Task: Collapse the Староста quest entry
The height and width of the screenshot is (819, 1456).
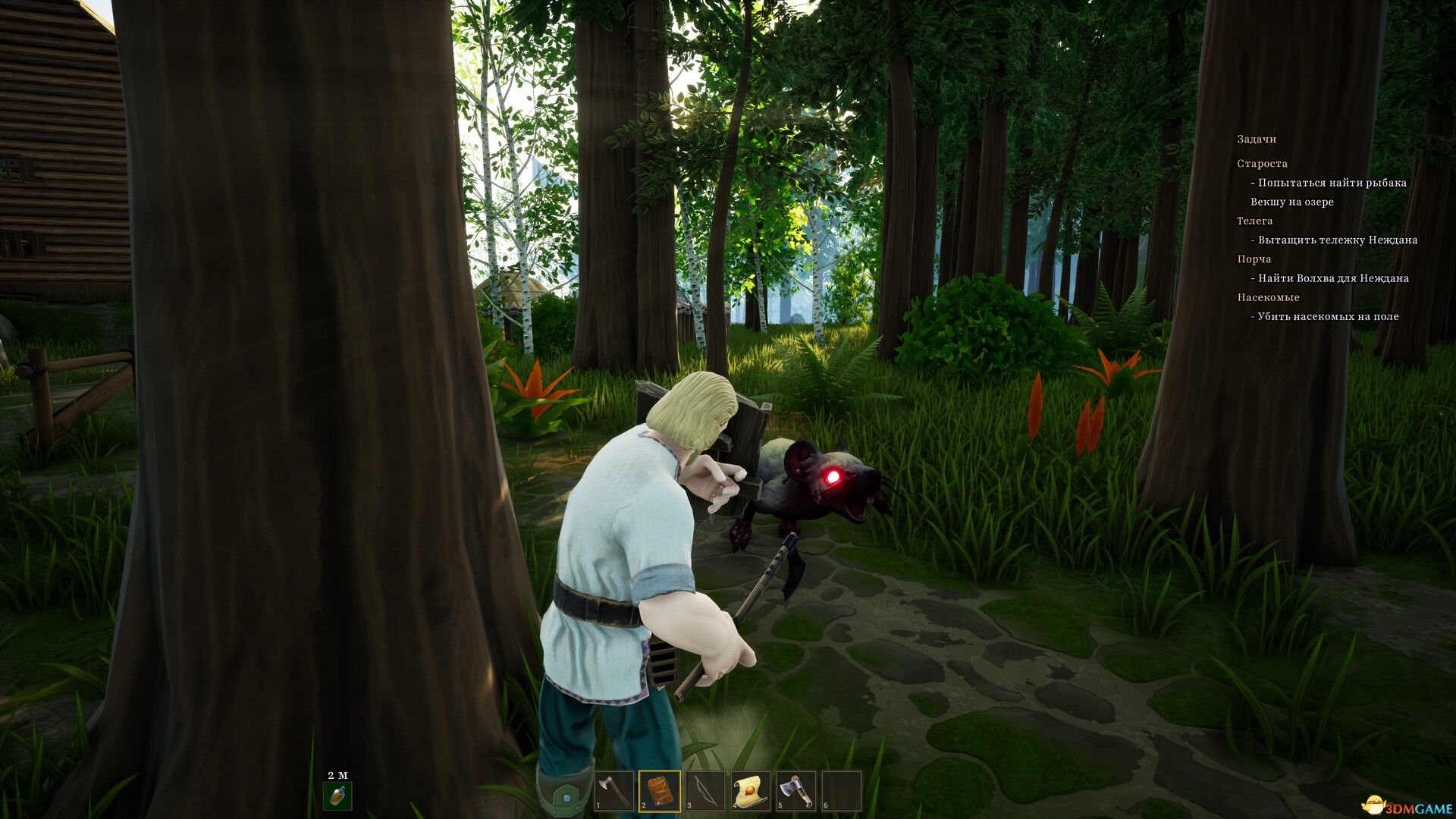Action: click(1263, 163)
